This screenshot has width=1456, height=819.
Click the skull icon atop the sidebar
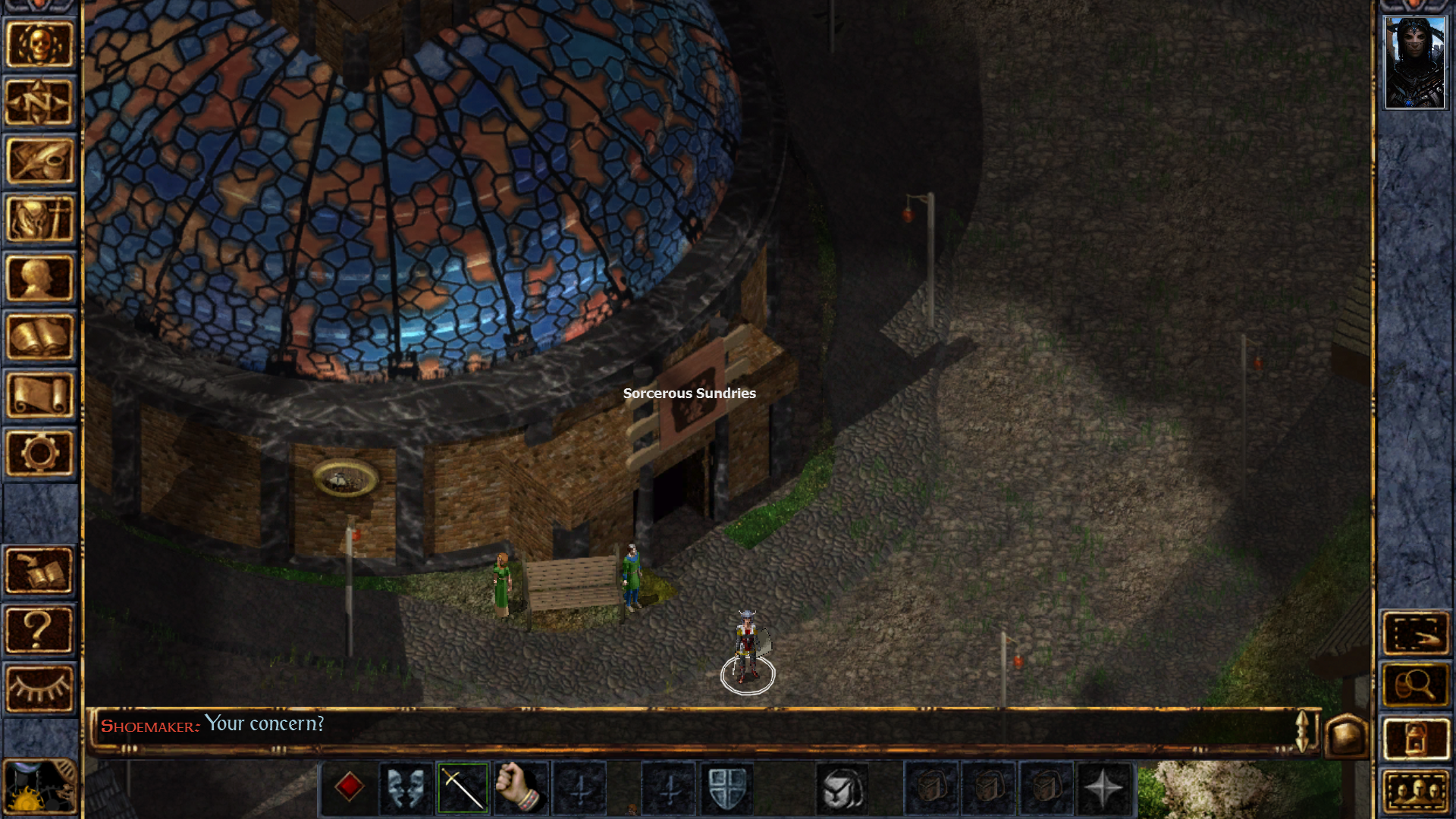click(x=41, y=44)
